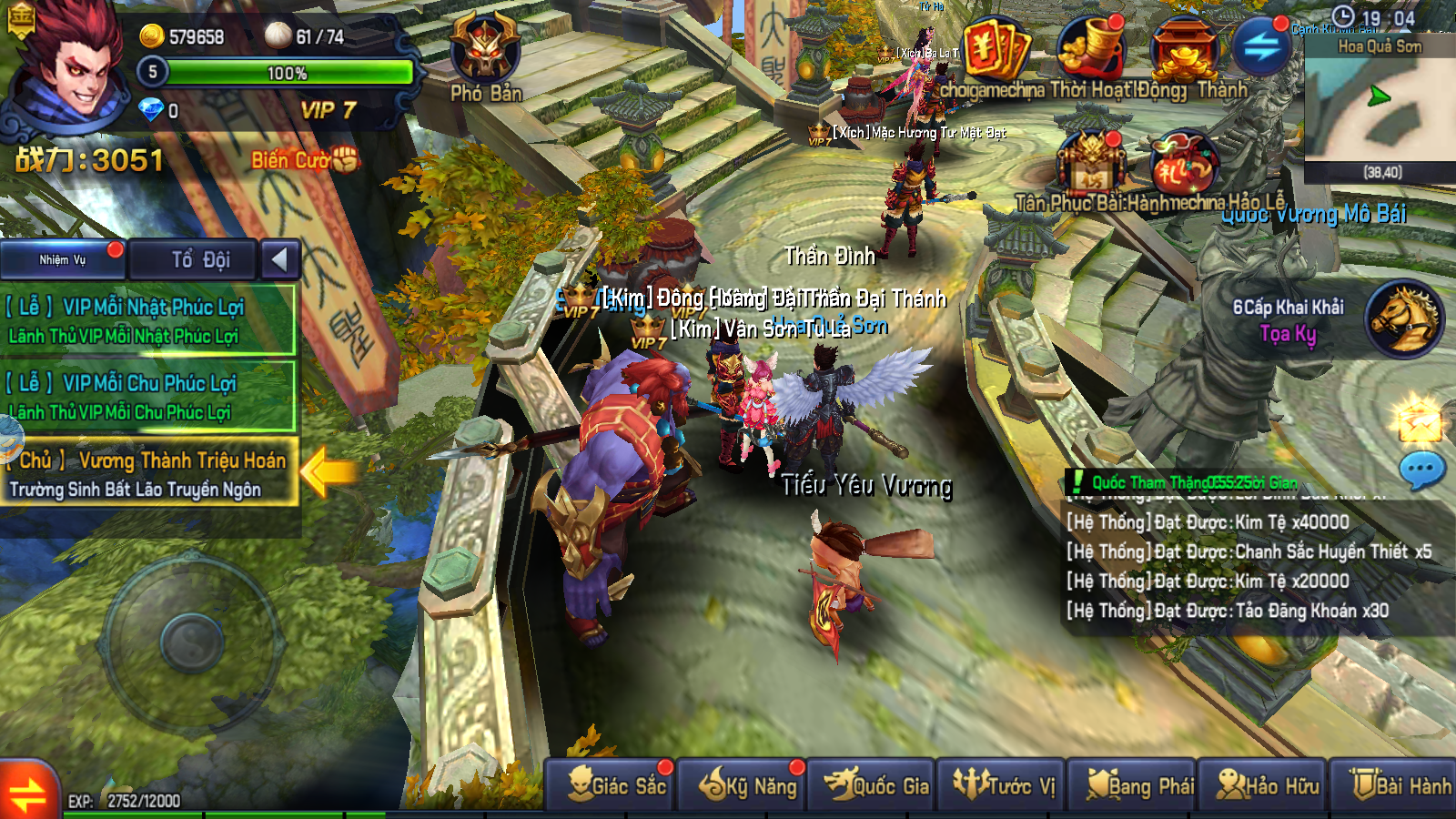Track the Vương Thành Triệu Hoán main quest
The image size is (1456, 819).
point(147,474)
